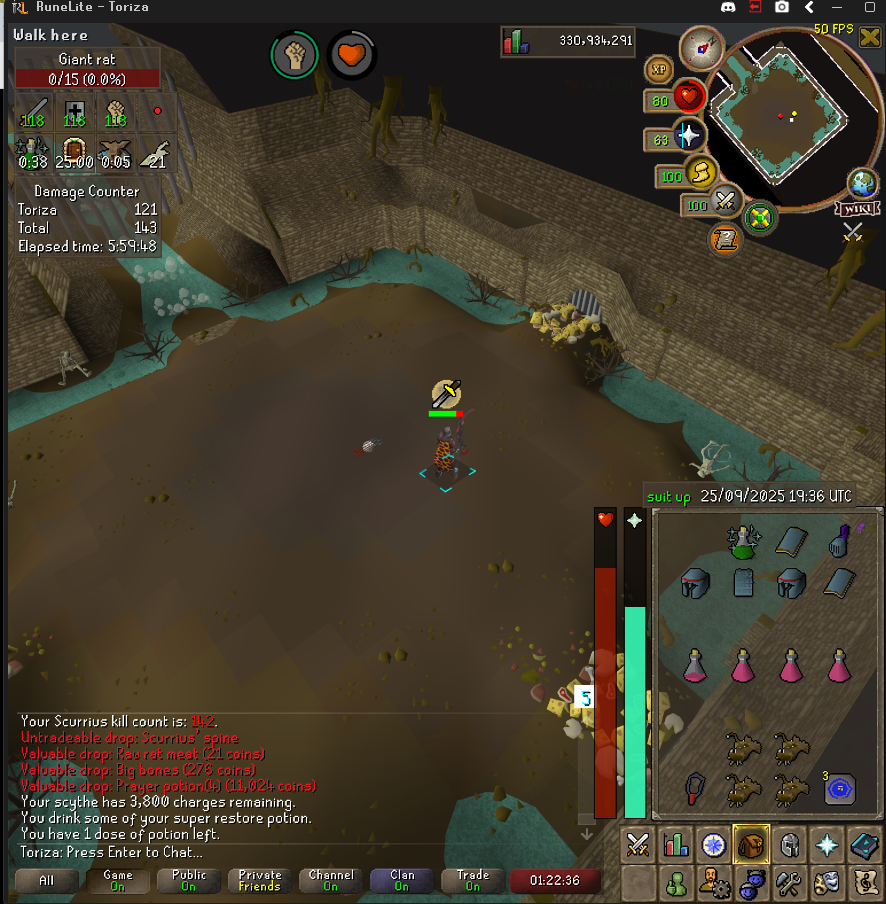886x904 pixels.
Task: Click the teleport tablet with count 3
Action: [839, 789]
